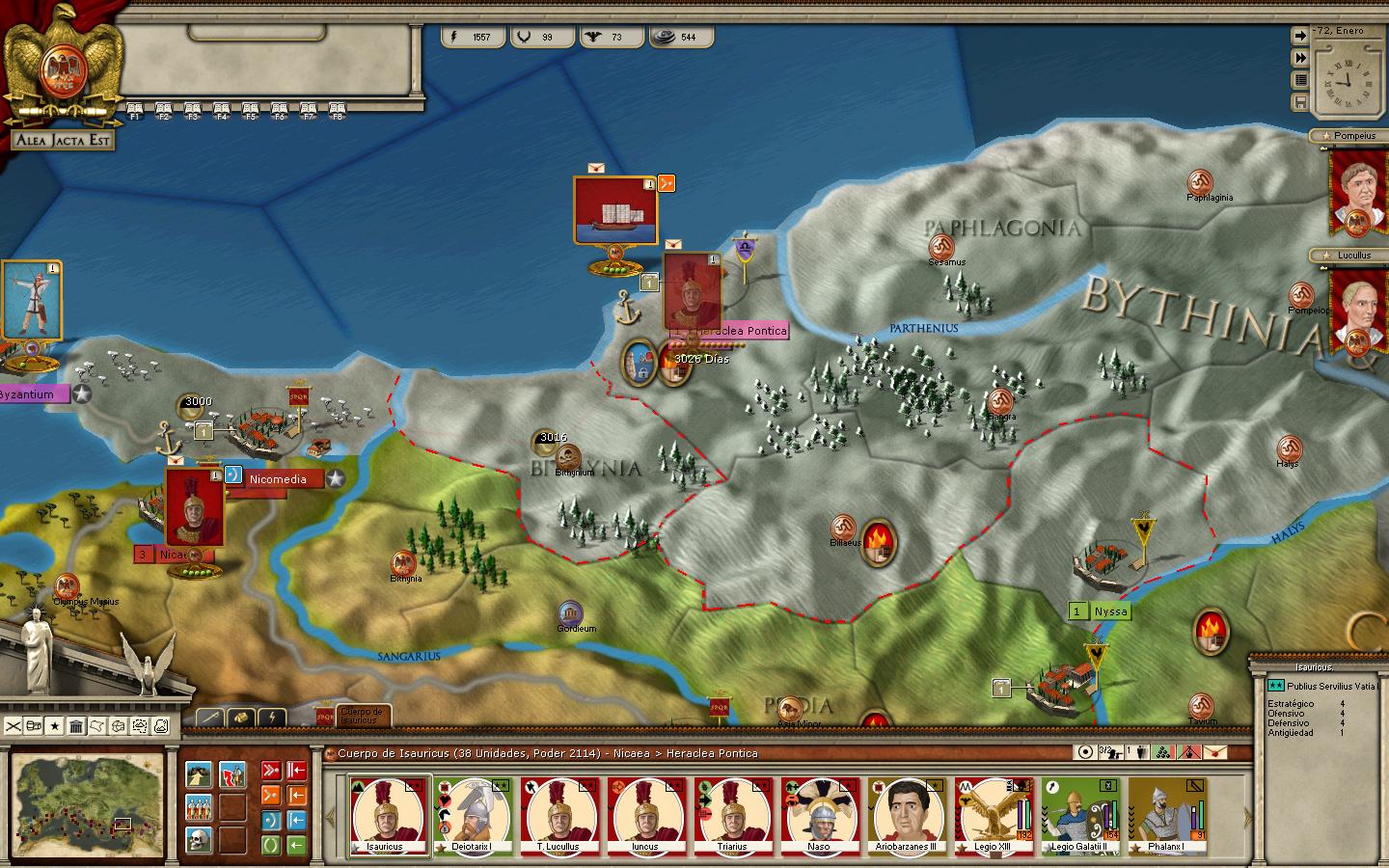Save the game with the floppy disk button
The image size is (1389, 868).
(1300, 102)
